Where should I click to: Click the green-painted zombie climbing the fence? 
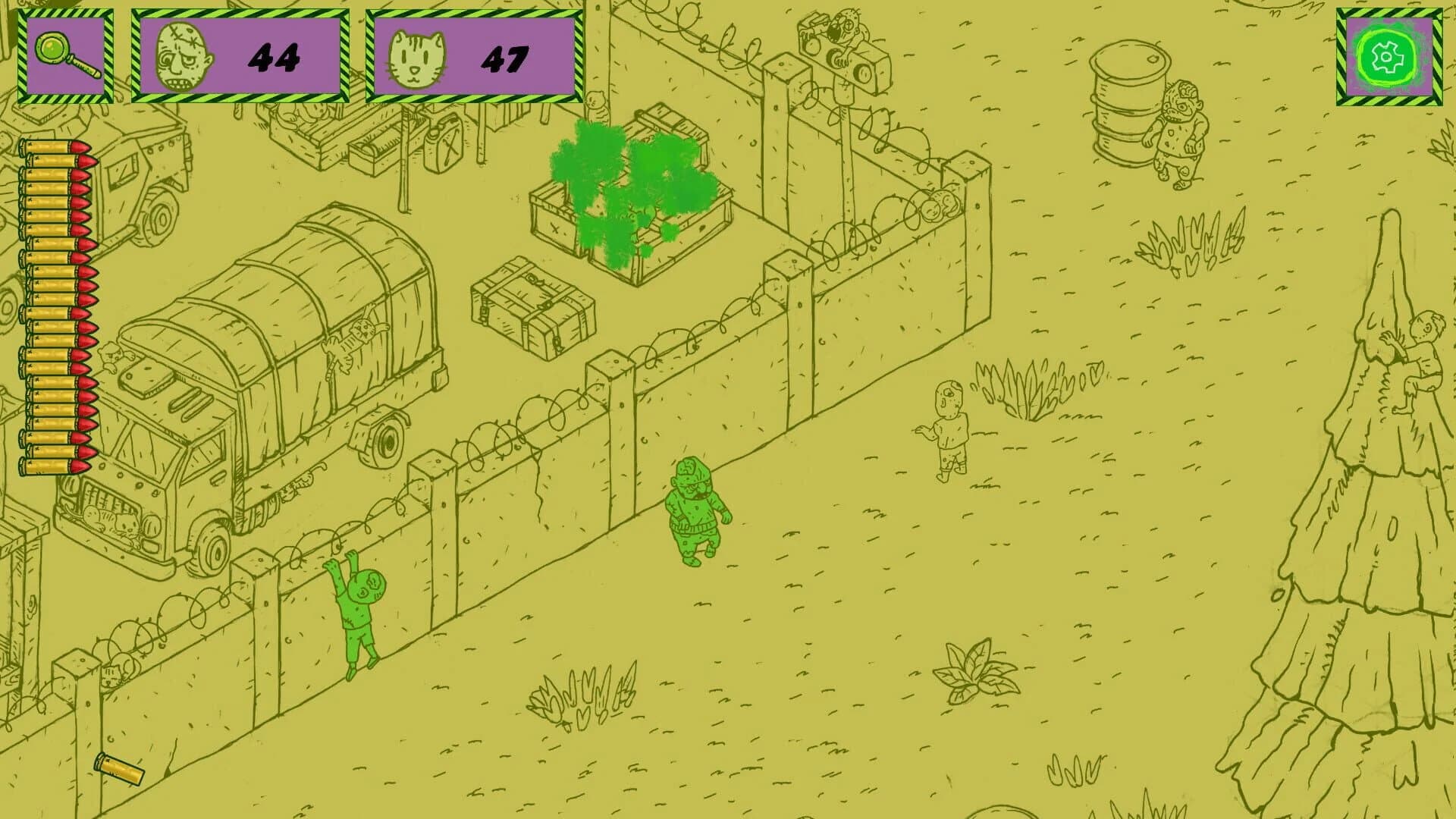tap(356, 614)
